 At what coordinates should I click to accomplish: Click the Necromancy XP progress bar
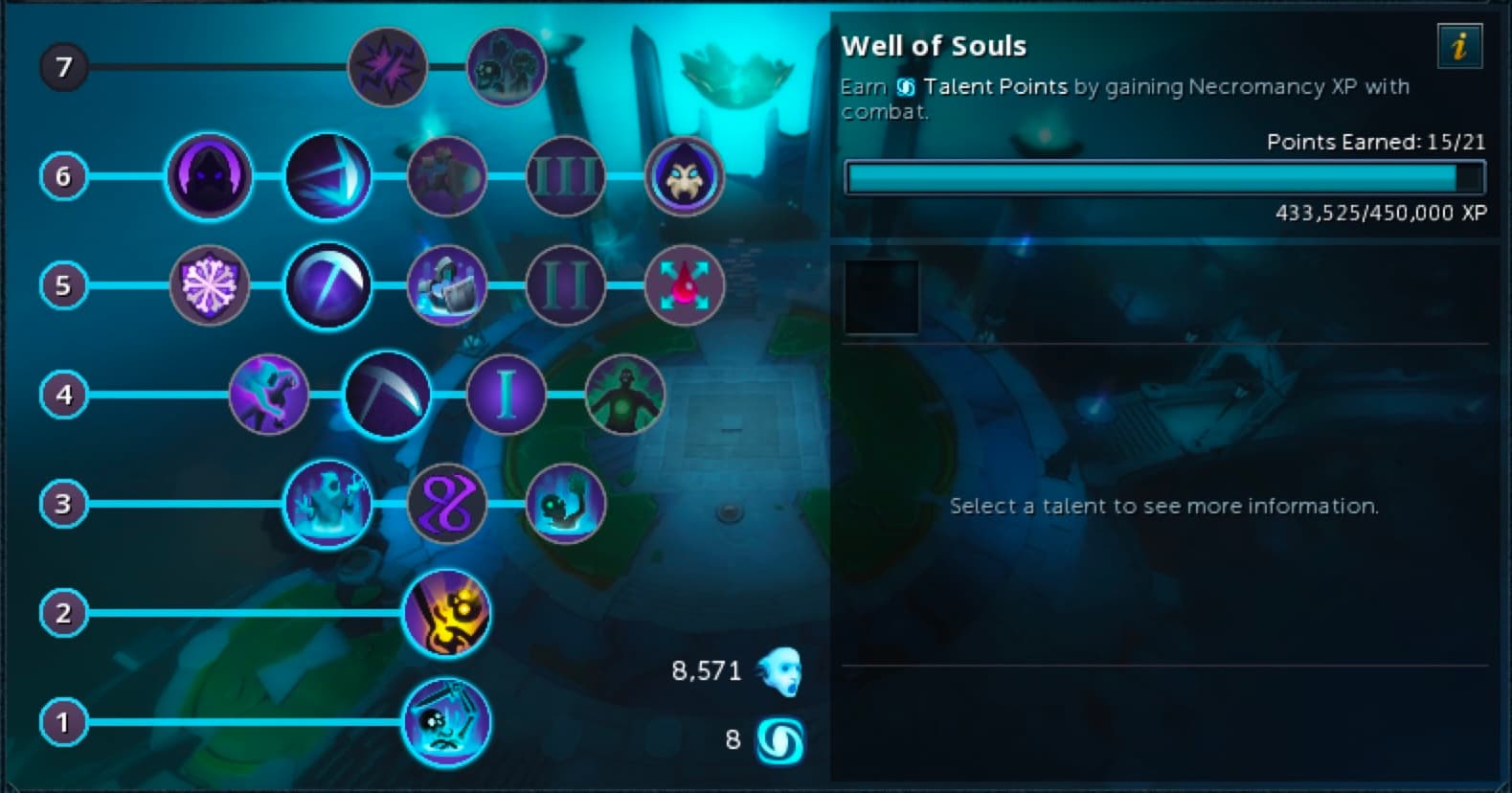[1163, 177]
